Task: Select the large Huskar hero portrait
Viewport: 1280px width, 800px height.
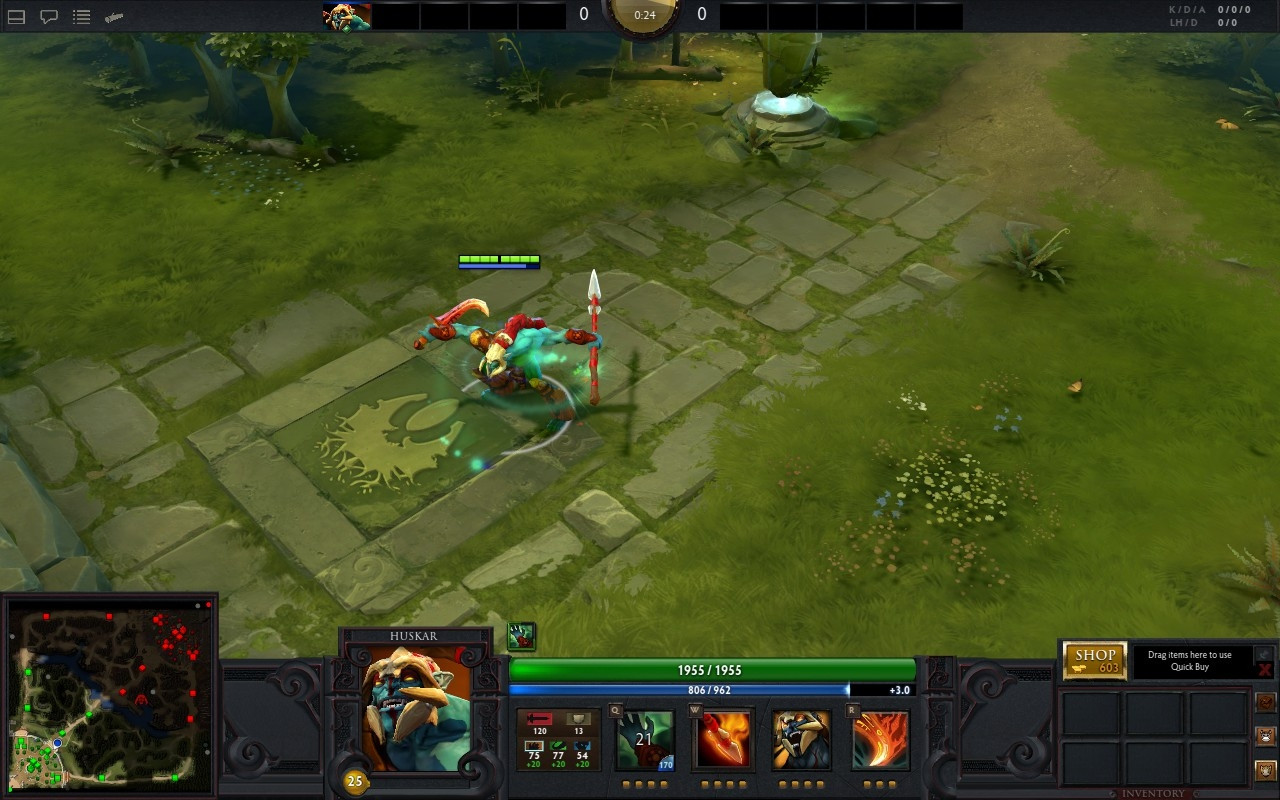Action: pyautogui.click(x=416, y=709)
